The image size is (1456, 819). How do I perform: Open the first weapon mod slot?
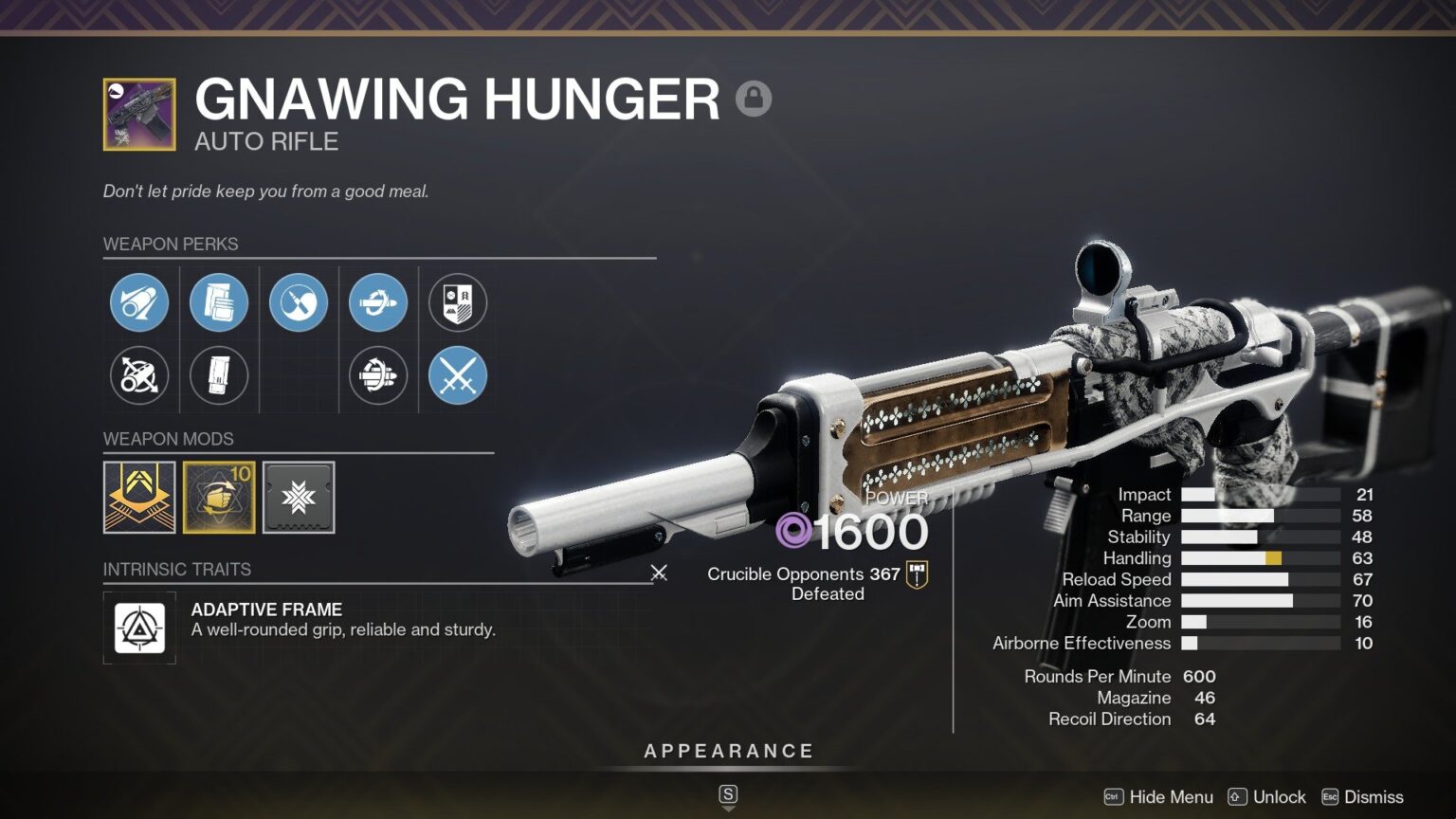139,498
